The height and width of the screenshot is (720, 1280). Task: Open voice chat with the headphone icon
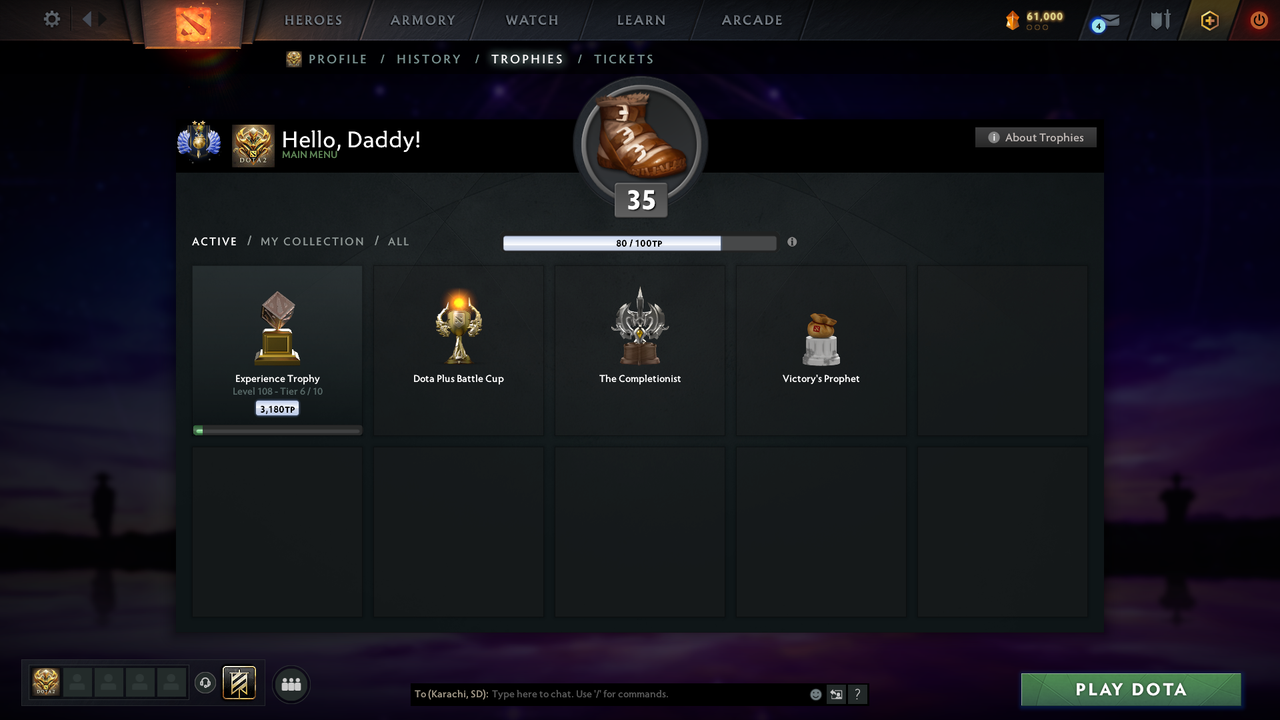(206, 682)
